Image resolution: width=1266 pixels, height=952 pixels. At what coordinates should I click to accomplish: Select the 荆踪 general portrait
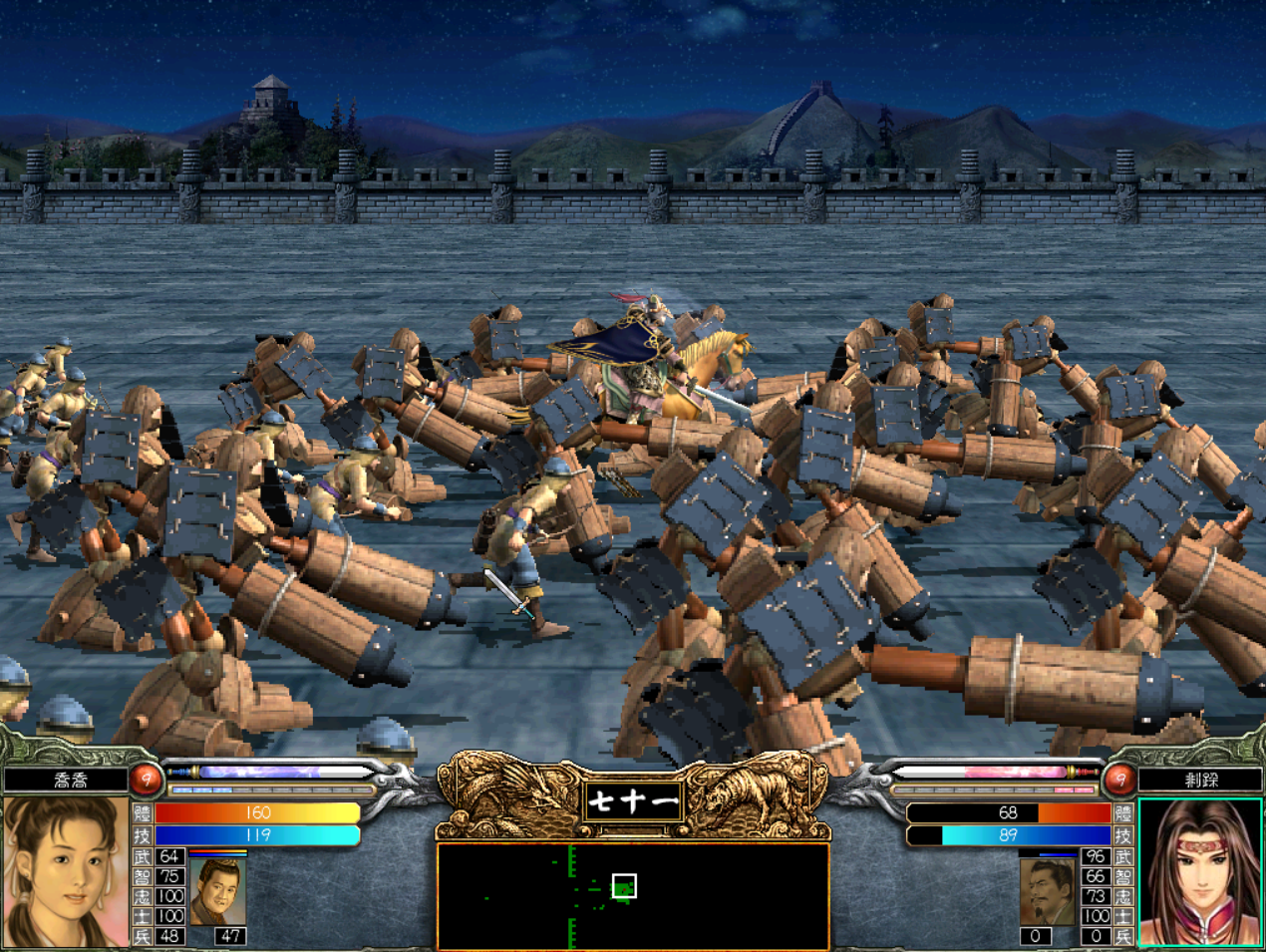pos(1200,870)
